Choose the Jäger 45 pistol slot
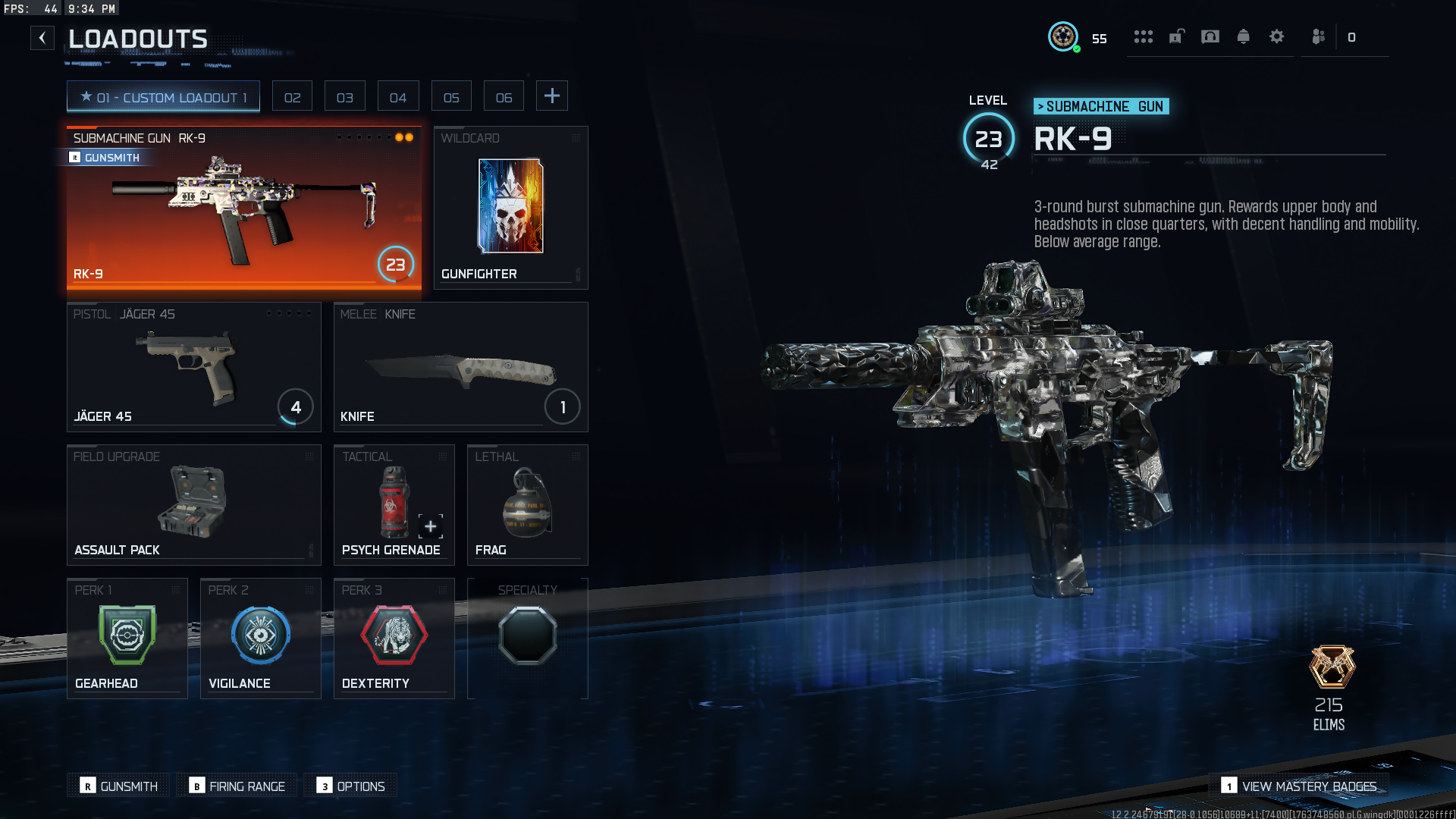 pos(193,367)
